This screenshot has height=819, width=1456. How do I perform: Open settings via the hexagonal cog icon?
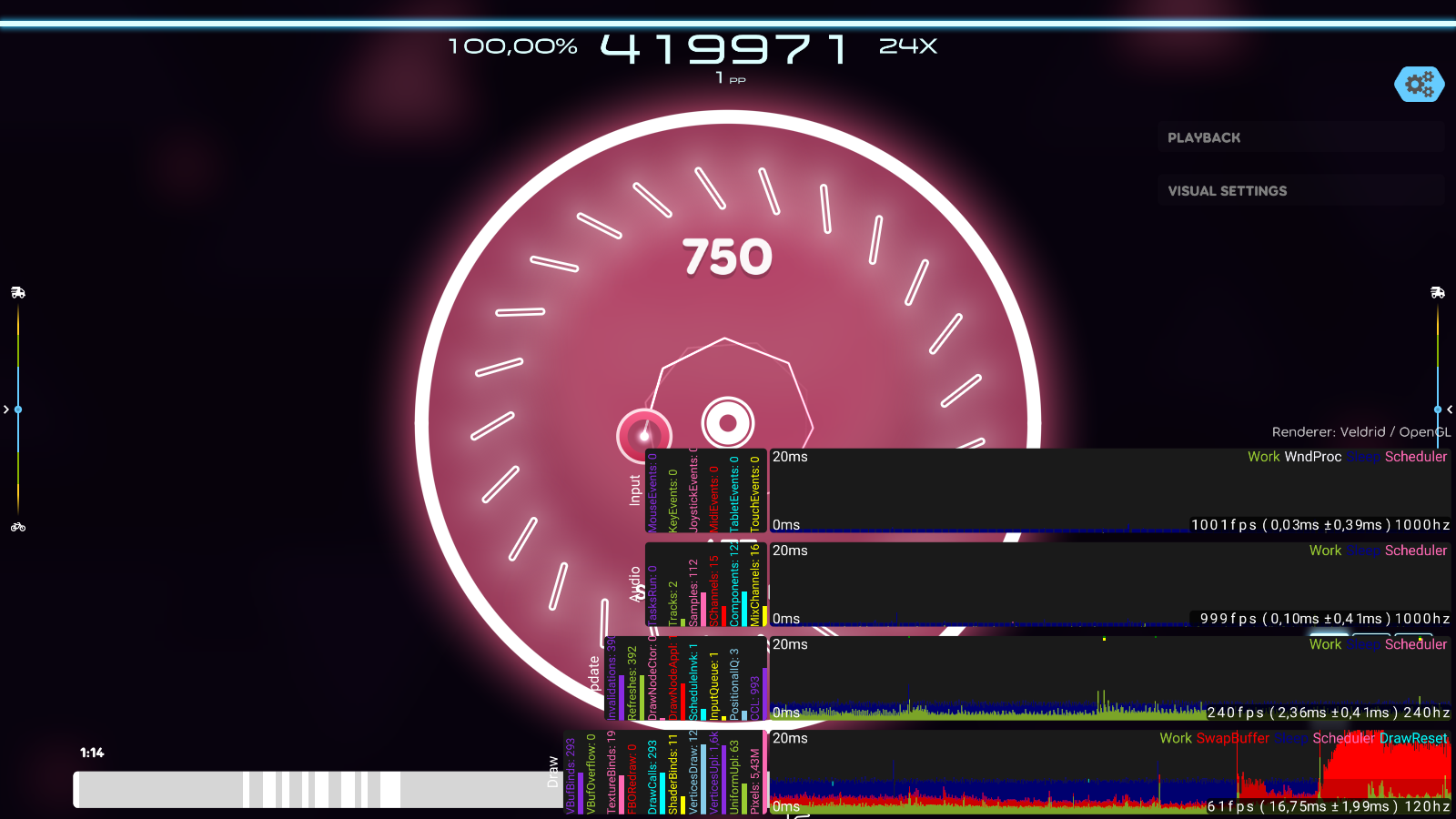(x=1418, y=85)
